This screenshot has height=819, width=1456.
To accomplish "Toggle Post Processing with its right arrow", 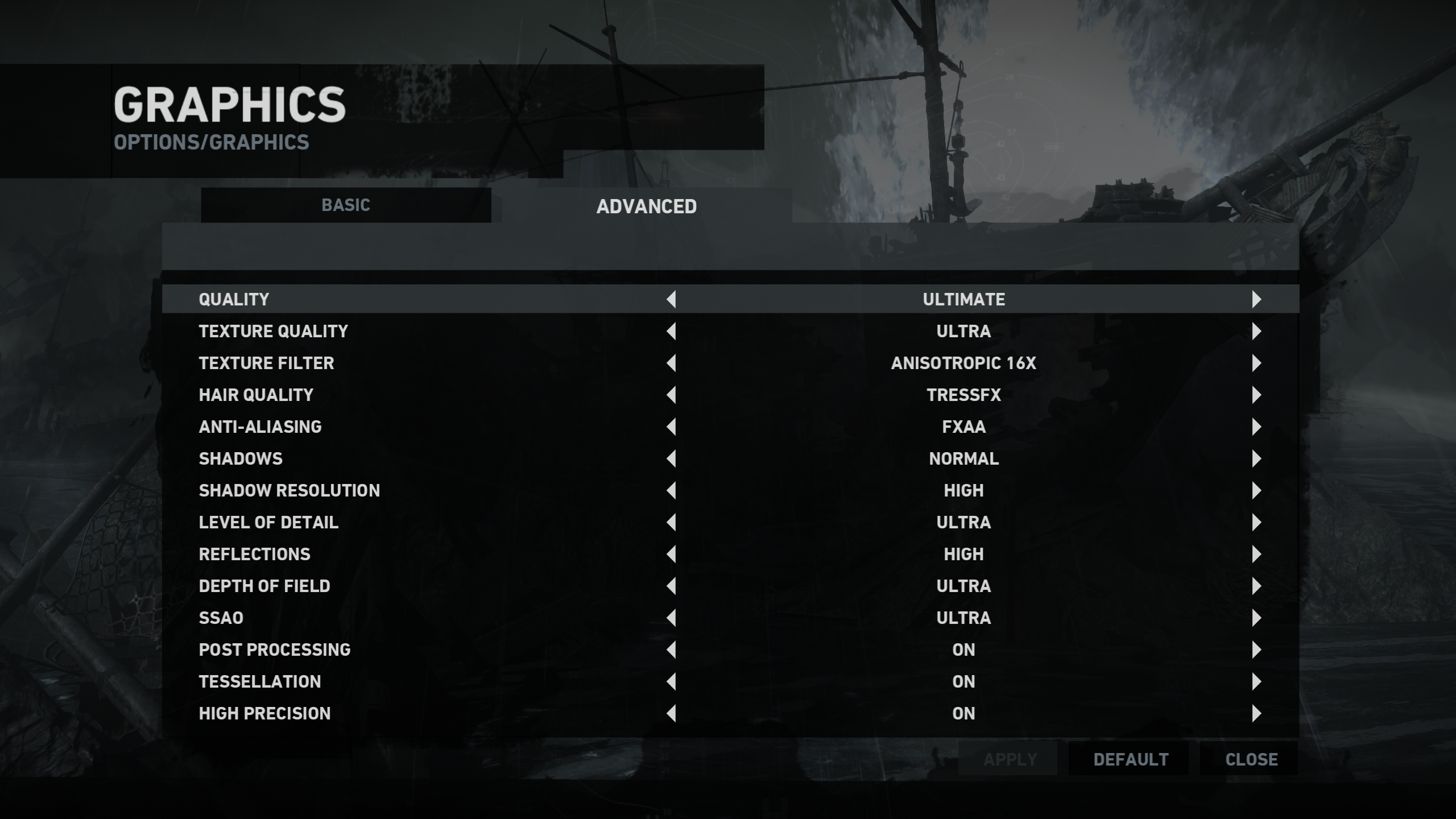I will pos(1256,650).
